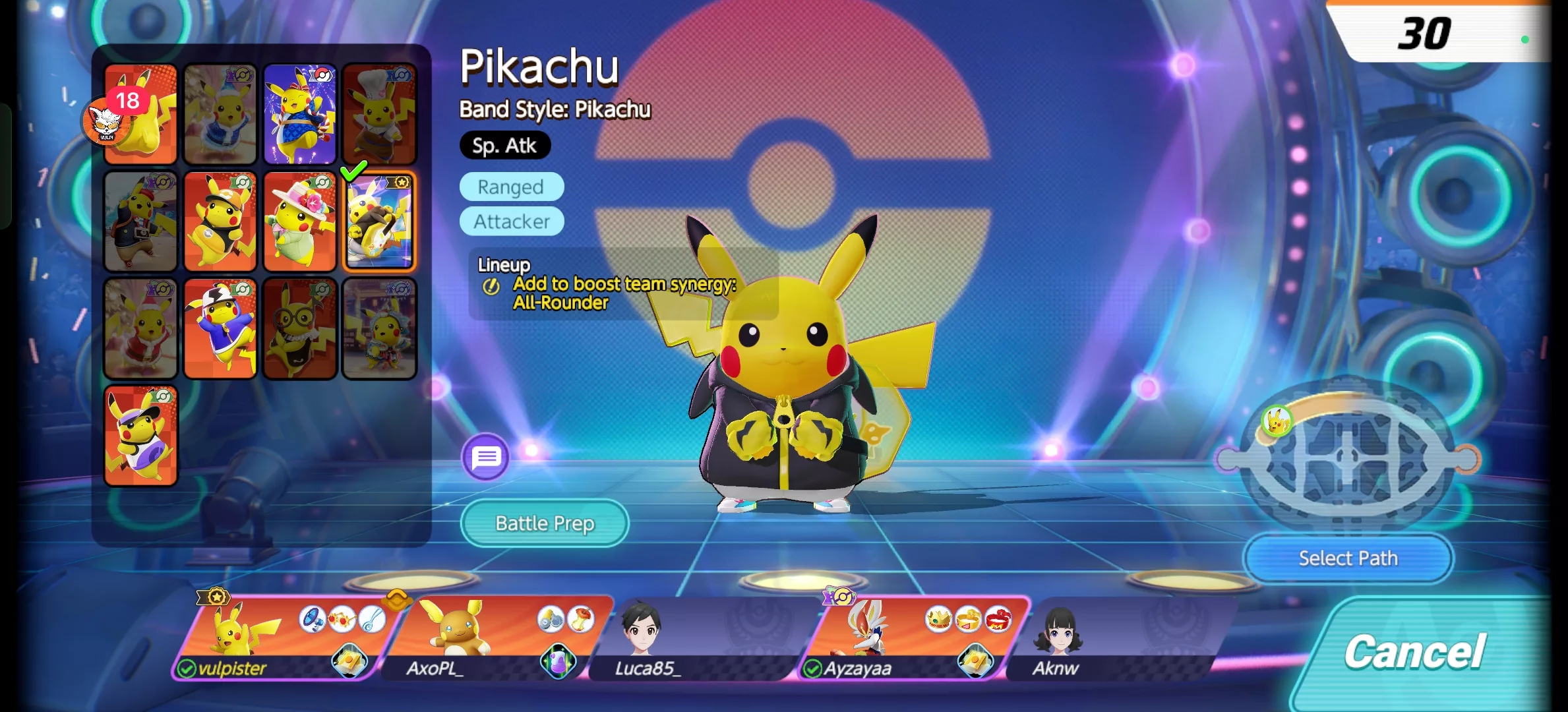The height and width of the screenshot is (712, 1568).
Task: Select the purple cap Pikachu skin
Action: pyautogui.click(x=141, y=436)
